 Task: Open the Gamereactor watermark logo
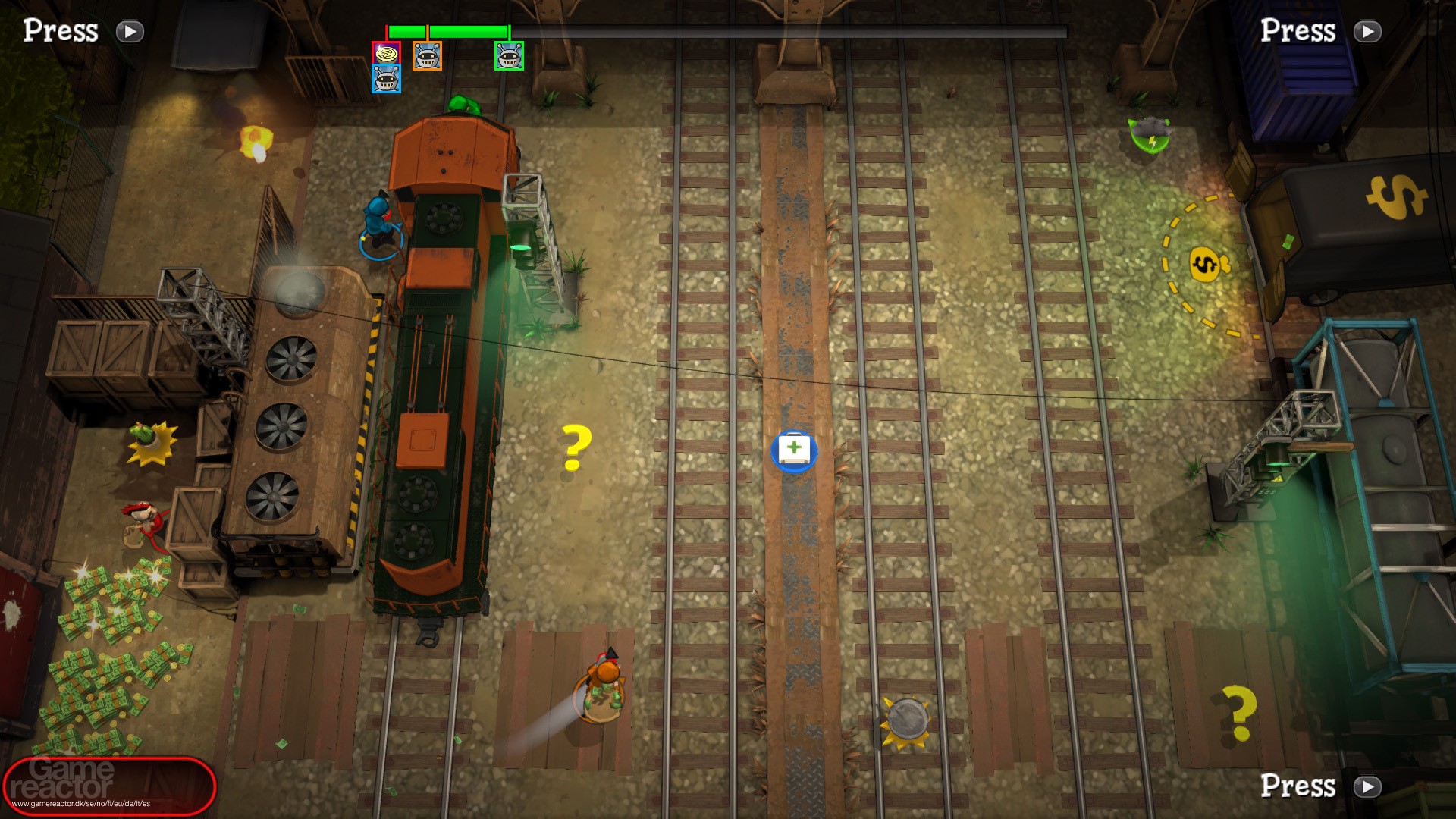pos(109,785)
